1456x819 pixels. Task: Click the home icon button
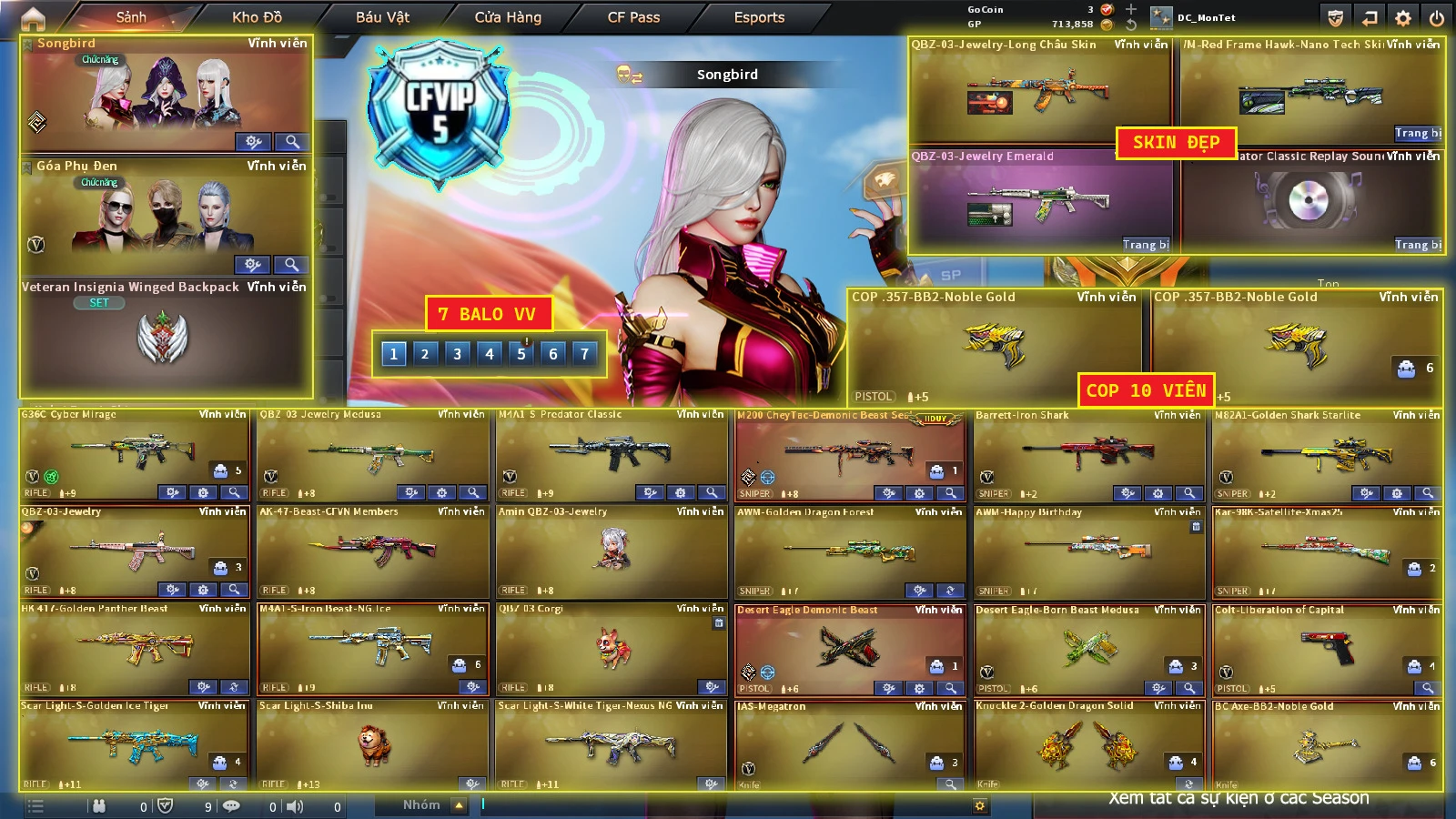click(33, 17)
